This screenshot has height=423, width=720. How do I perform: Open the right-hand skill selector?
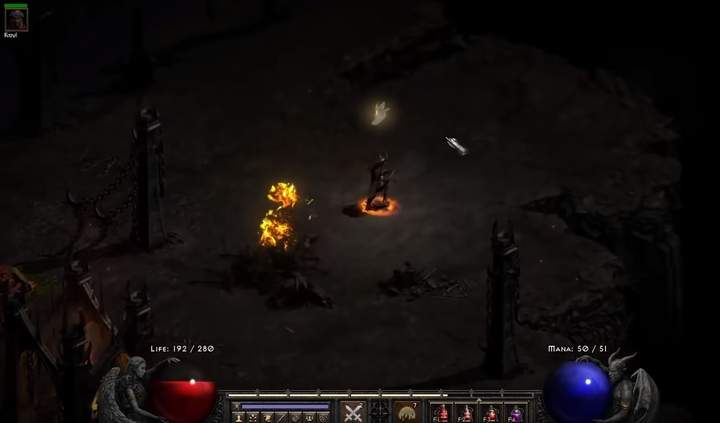[407, 412]
